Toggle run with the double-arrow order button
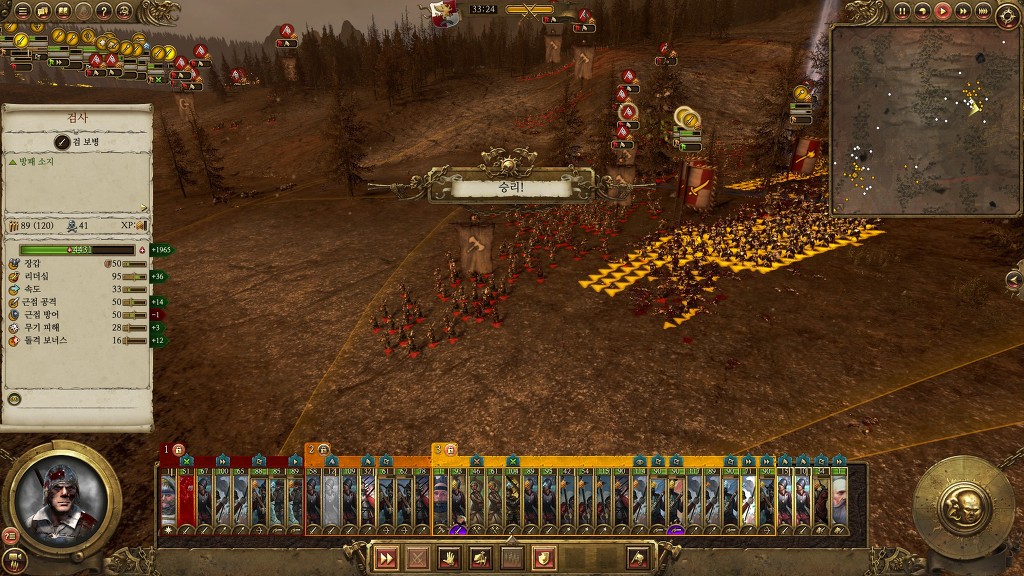Screen dimensions: 1024x576 385,558
